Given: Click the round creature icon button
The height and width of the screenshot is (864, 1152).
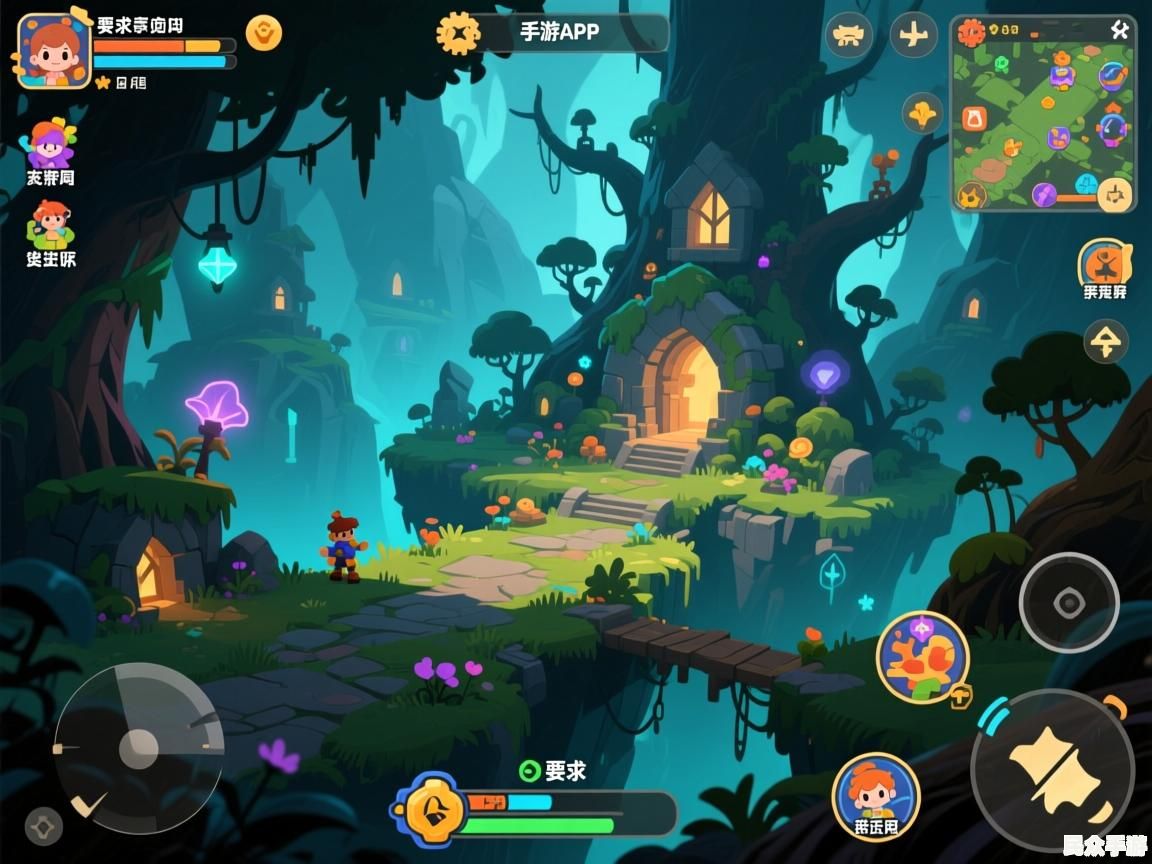Looking at the screenshot, I should [849, 35].
